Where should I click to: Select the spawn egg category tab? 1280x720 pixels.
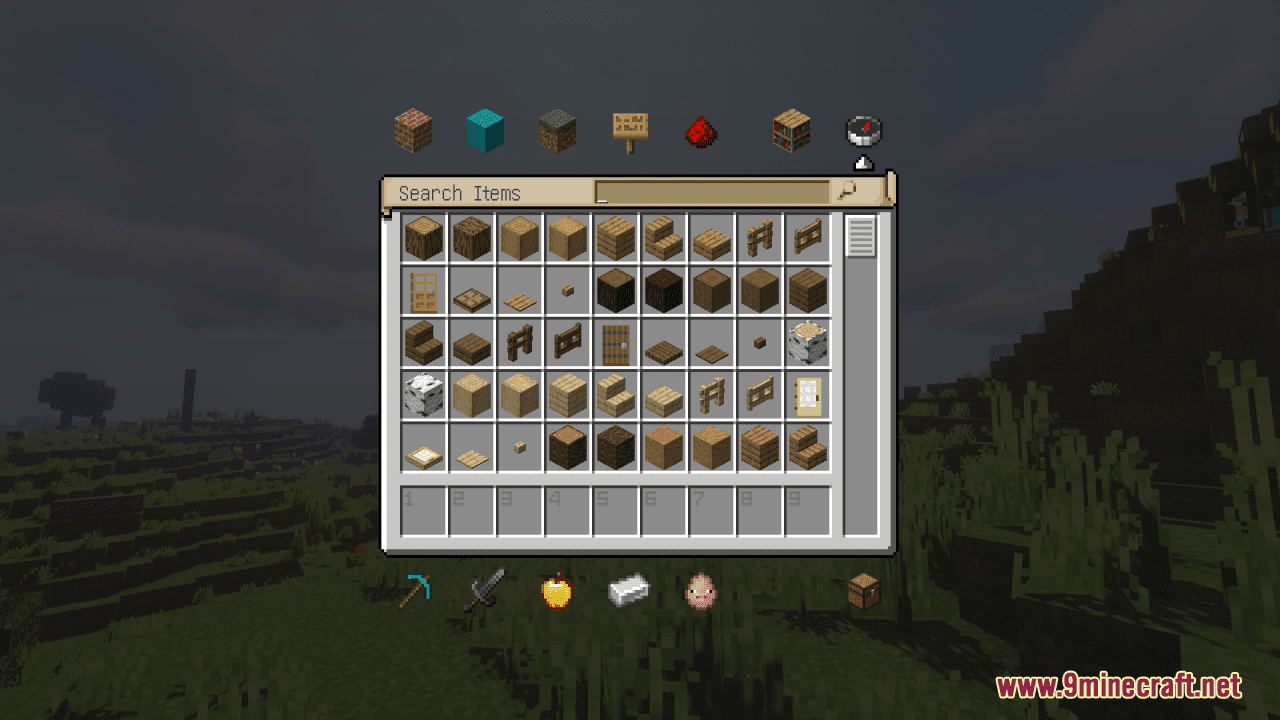point(701,590)
